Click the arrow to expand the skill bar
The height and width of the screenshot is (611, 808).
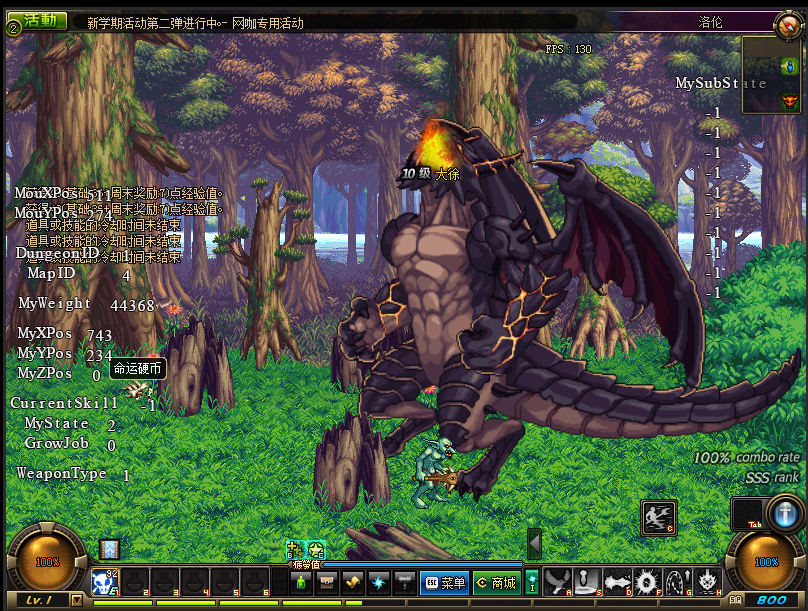534,544
